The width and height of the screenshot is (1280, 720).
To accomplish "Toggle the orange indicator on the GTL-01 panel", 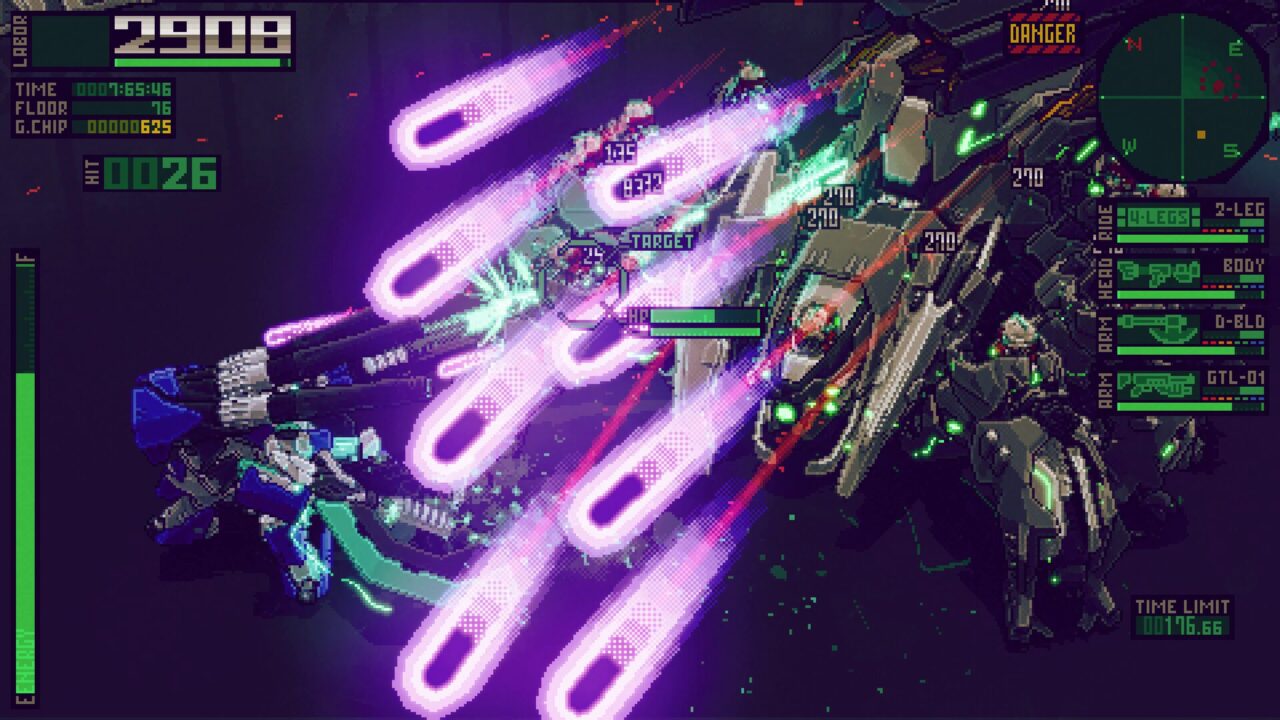I will click(x=1227, y=397).
